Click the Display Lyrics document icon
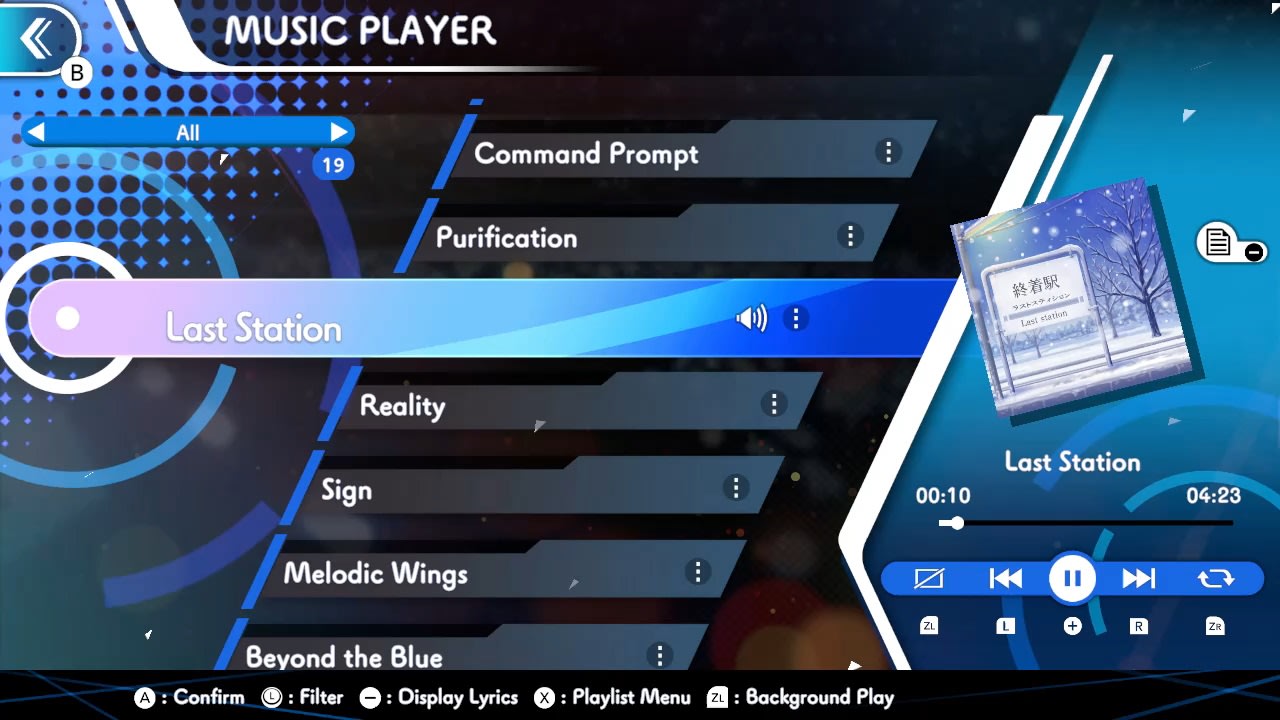The image size is (1280, 720). click(1218, 240)
